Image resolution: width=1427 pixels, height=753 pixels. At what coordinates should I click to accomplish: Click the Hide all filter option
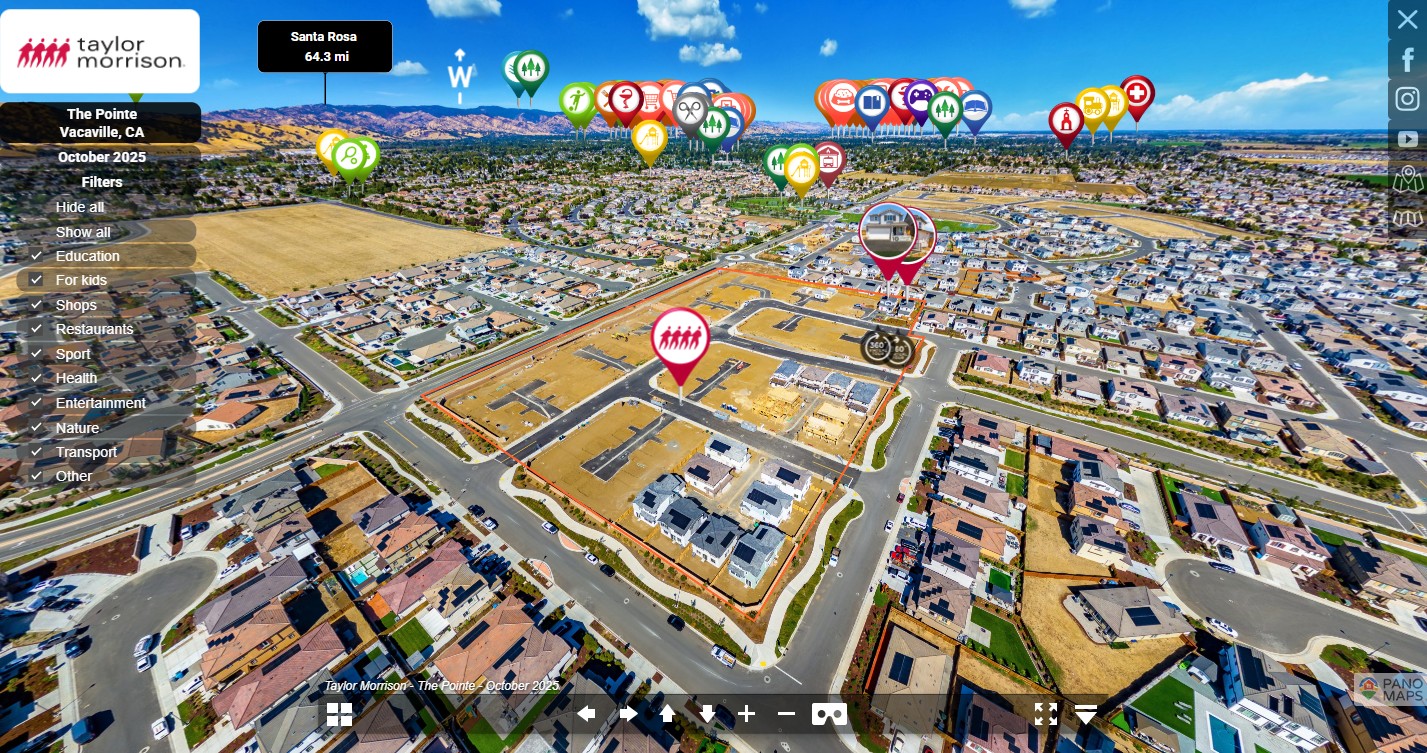pyautogui.click(x=80, y=207)
